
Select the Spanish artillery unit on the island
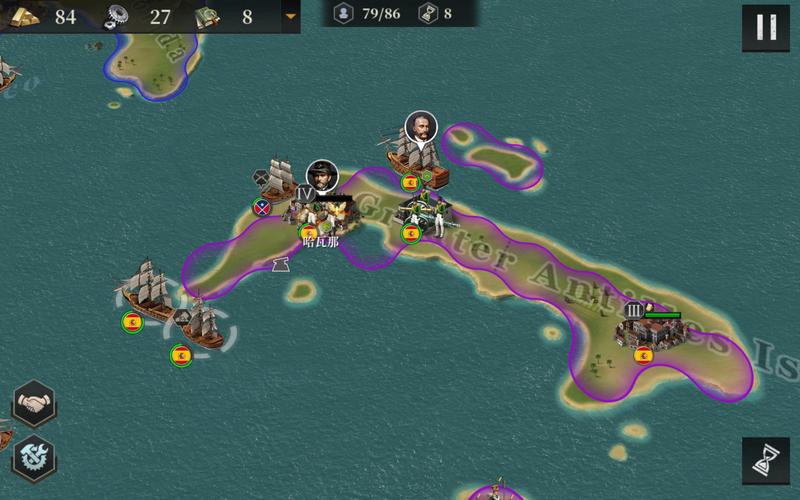click(x=425, y=212)
